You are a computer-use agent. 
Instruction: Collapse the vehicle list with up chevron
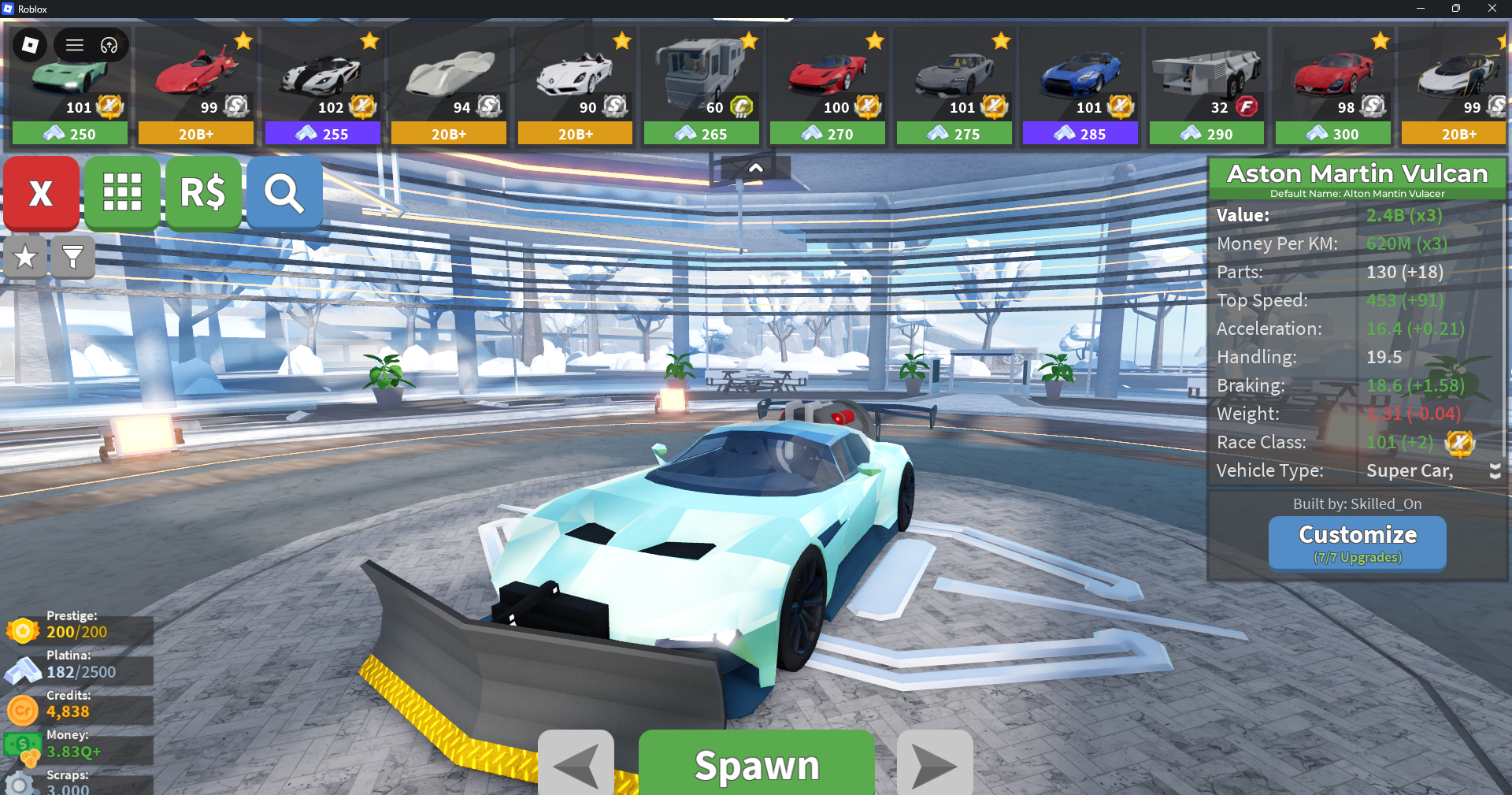pos(755,168)
